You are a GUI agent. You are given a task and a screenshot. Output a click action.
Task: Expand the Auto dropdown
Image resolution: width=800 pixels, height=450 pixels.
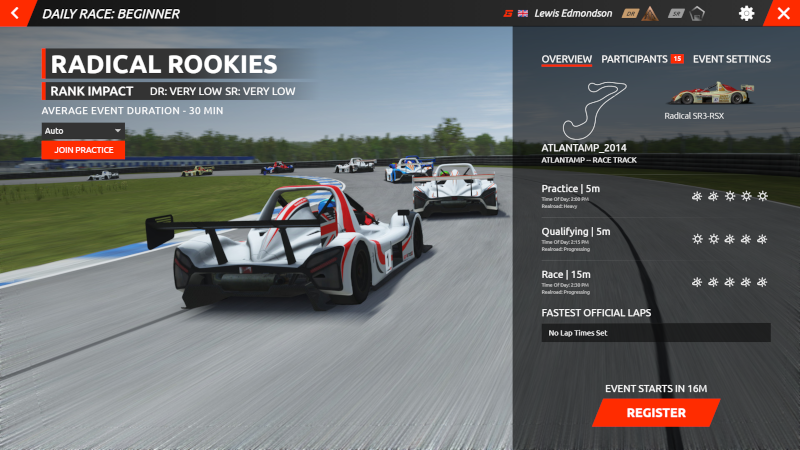pos(83,130)
